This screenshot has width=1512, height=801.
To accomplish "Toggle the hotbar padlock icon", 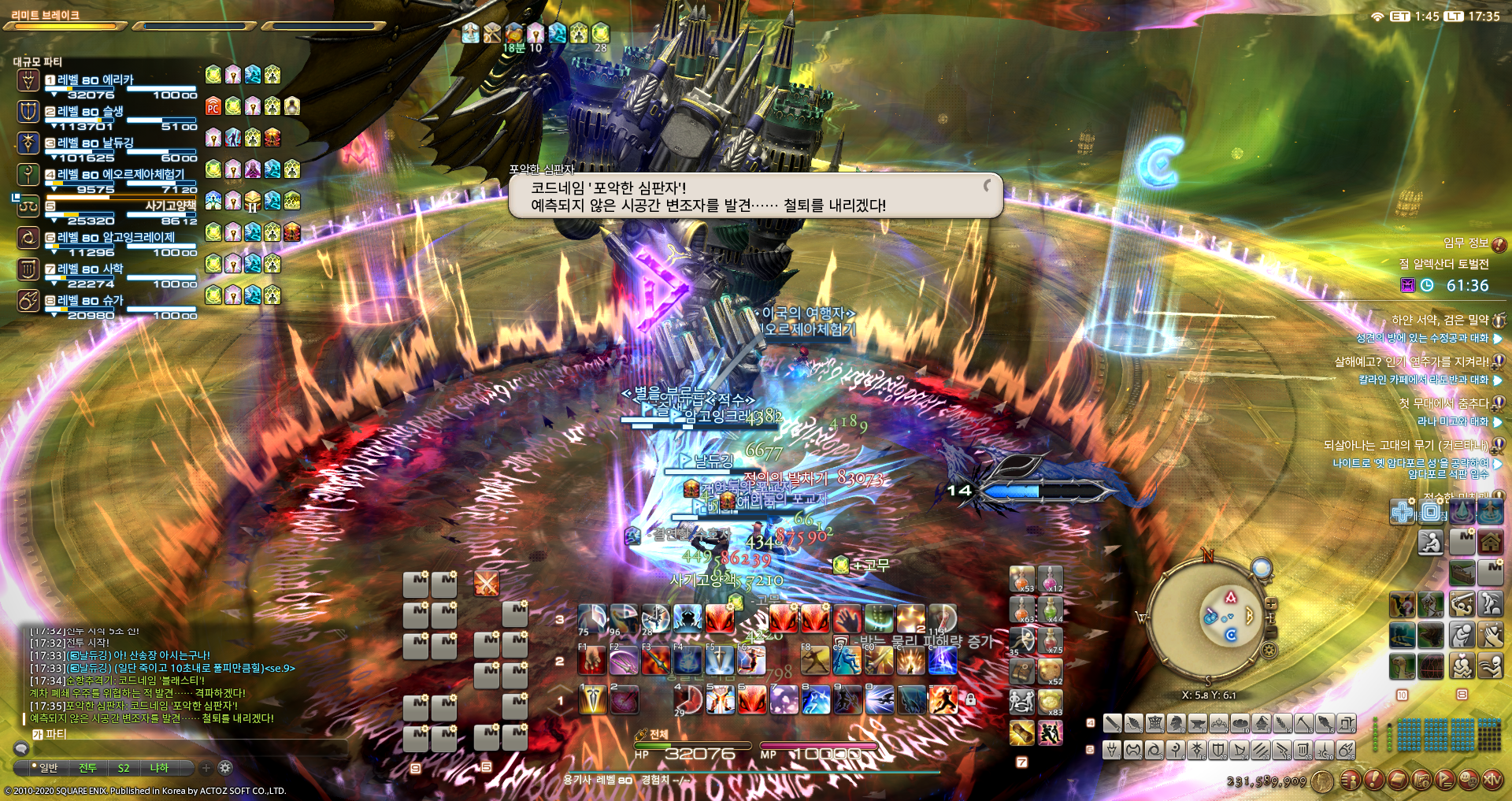I will pos(971,699).
